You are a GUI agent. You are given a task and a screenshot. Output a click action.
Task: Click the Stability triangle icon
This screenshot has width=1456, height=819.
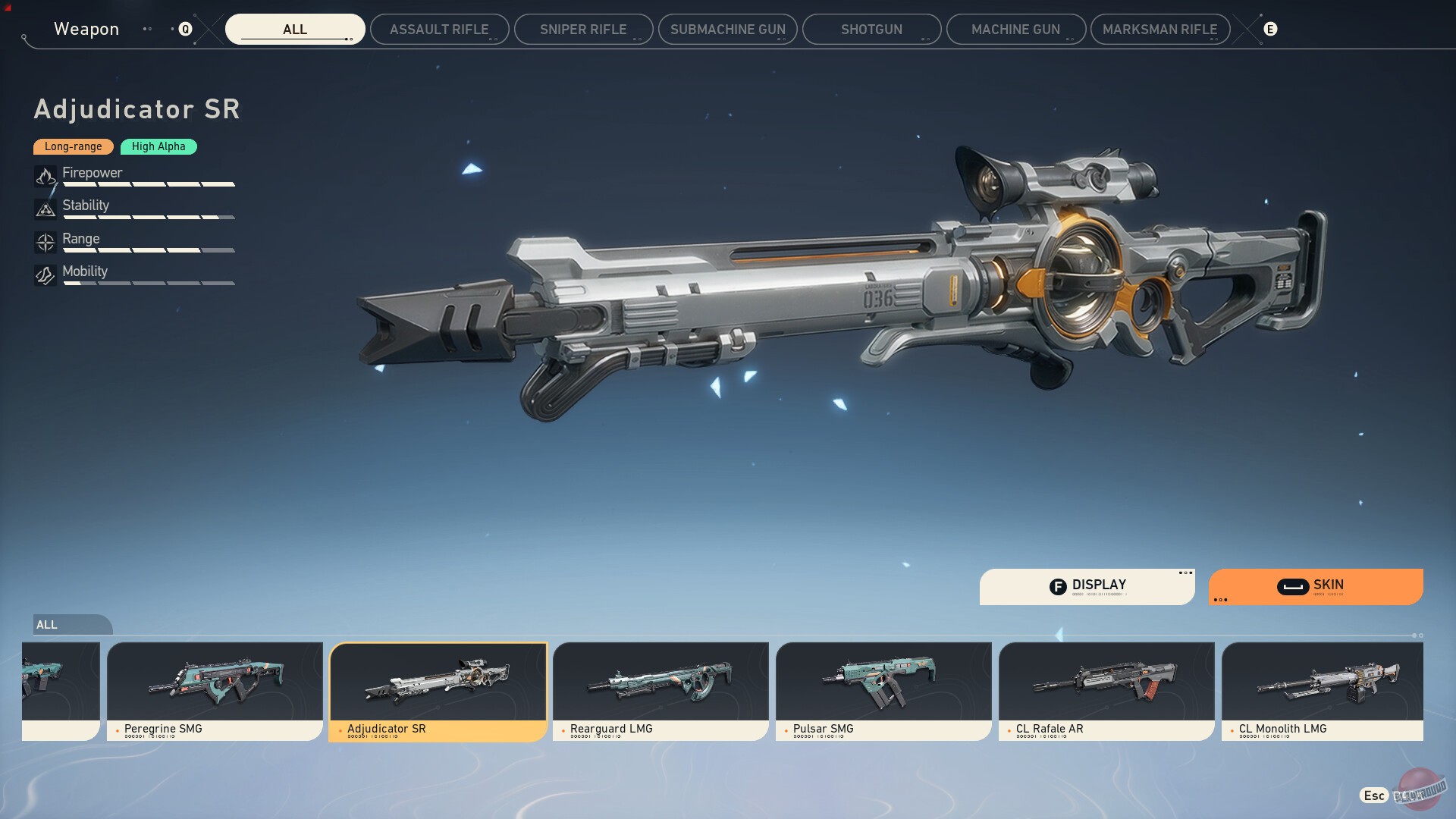[x=45, y=210]
